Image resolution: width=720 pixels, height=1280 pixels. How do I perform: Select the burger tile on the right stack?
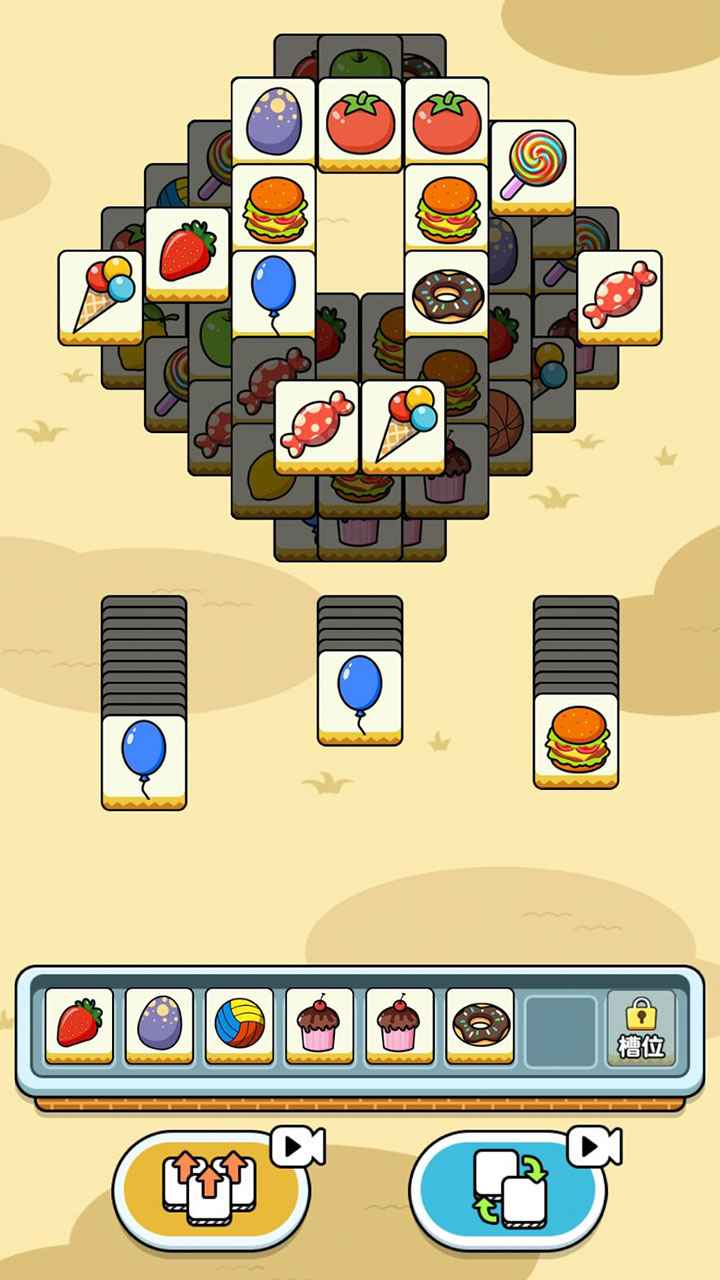[575, 739]
